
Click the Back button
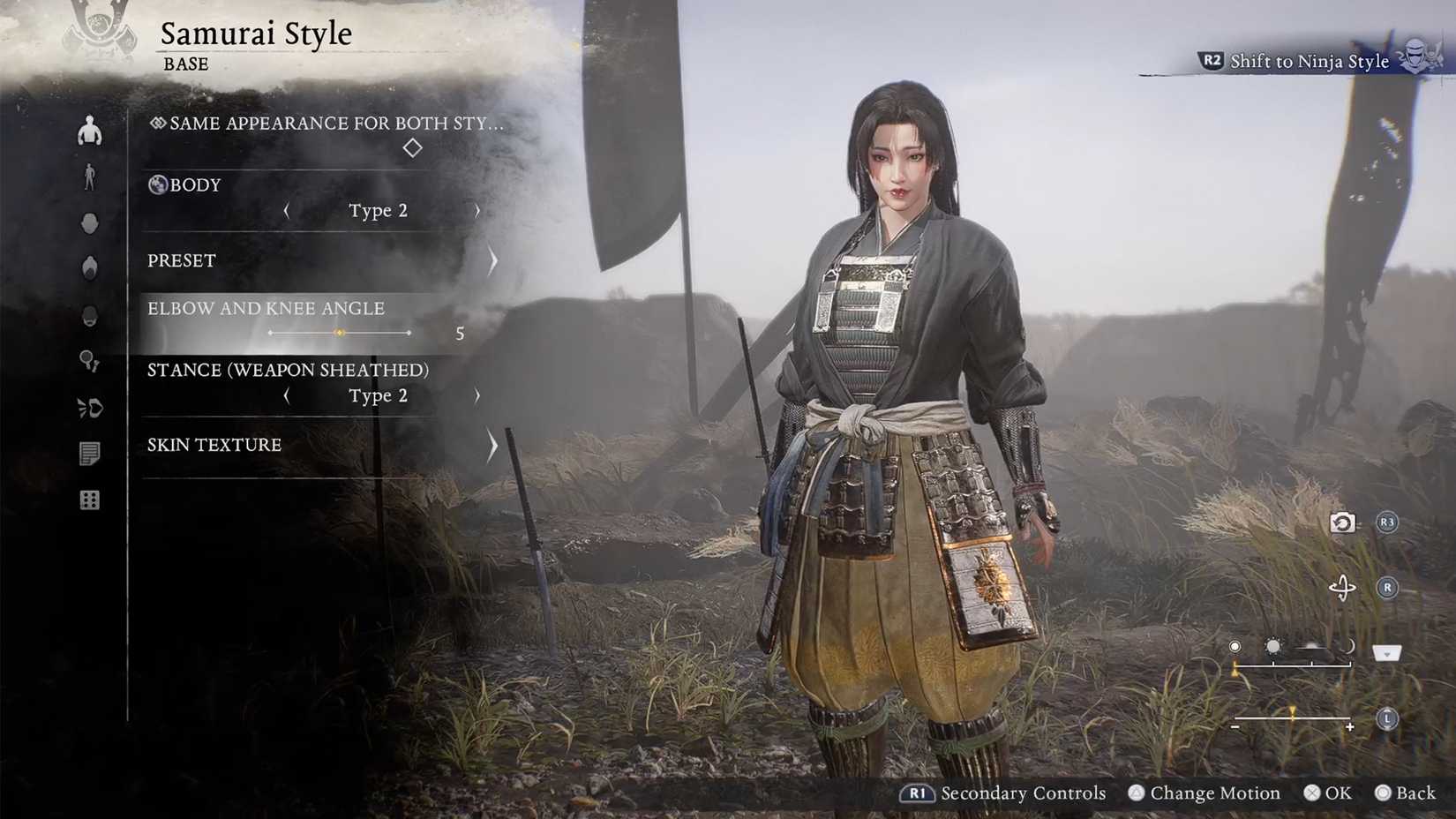pyautogui.click(x=1409, y=793)
